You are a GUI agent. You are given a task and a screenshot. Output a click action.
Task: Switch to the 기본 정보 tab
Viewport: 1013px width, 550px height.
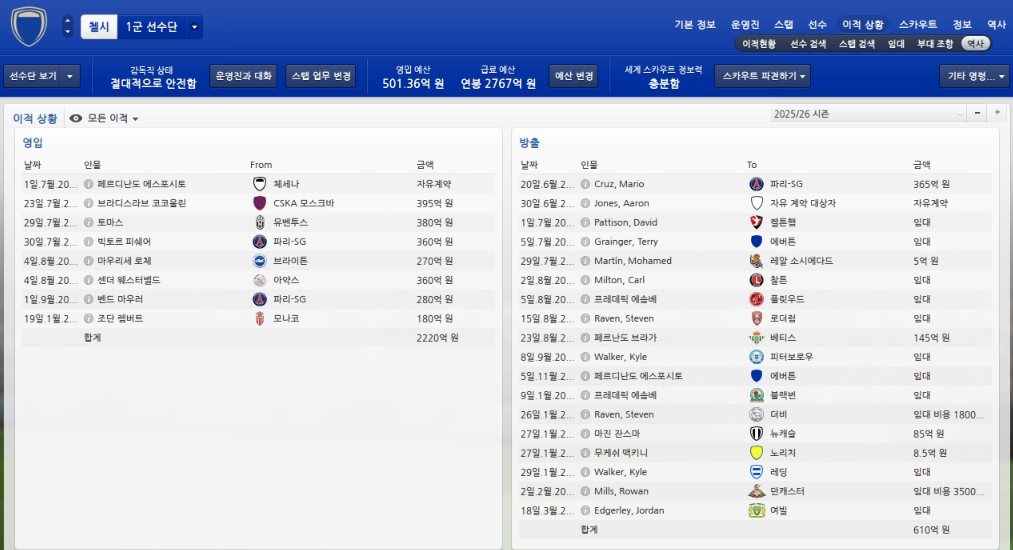pos(695,24)
